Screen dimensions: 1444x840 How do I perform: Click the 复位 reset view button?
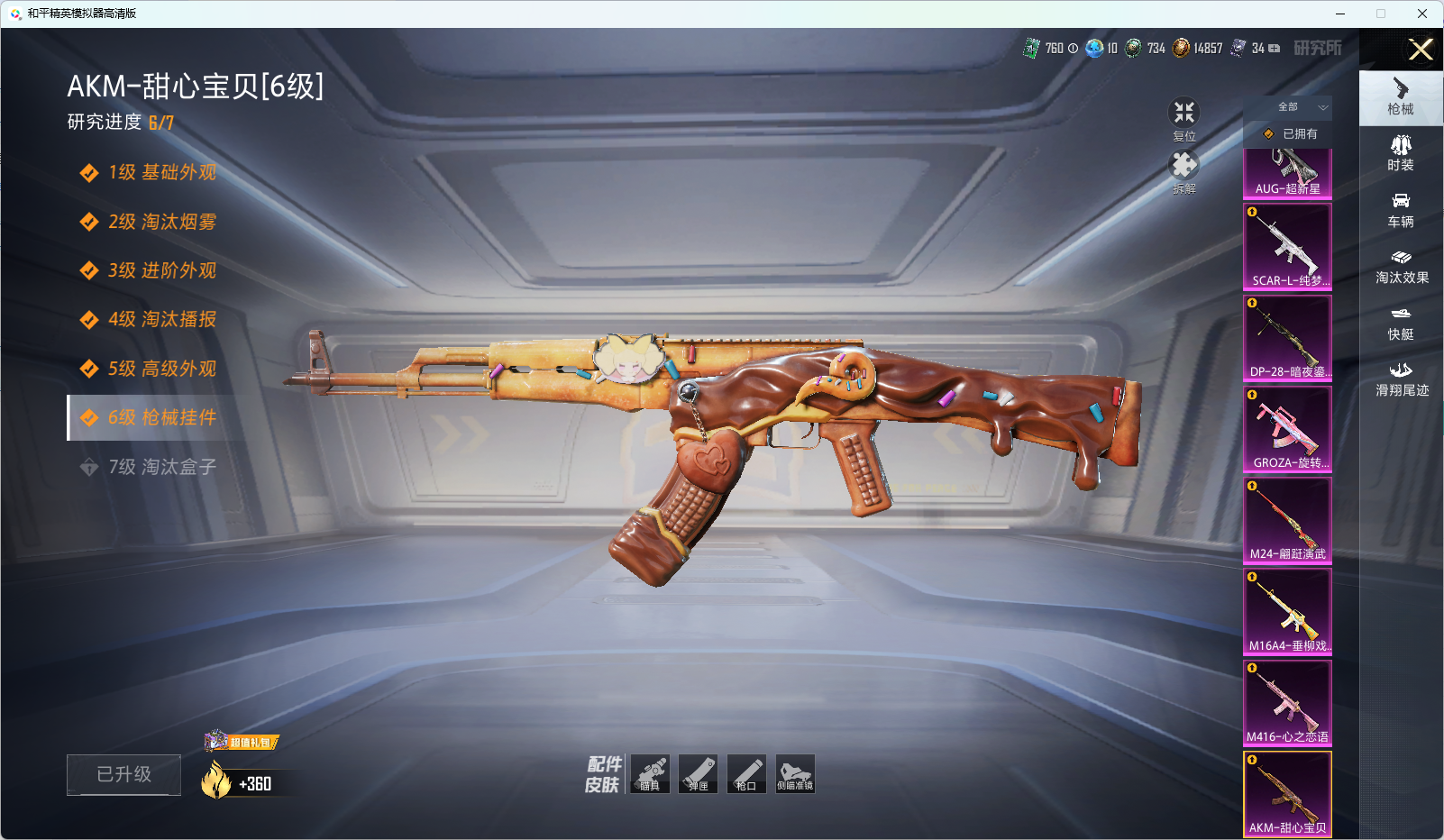pyautogui.click(x=1184, y=118)
